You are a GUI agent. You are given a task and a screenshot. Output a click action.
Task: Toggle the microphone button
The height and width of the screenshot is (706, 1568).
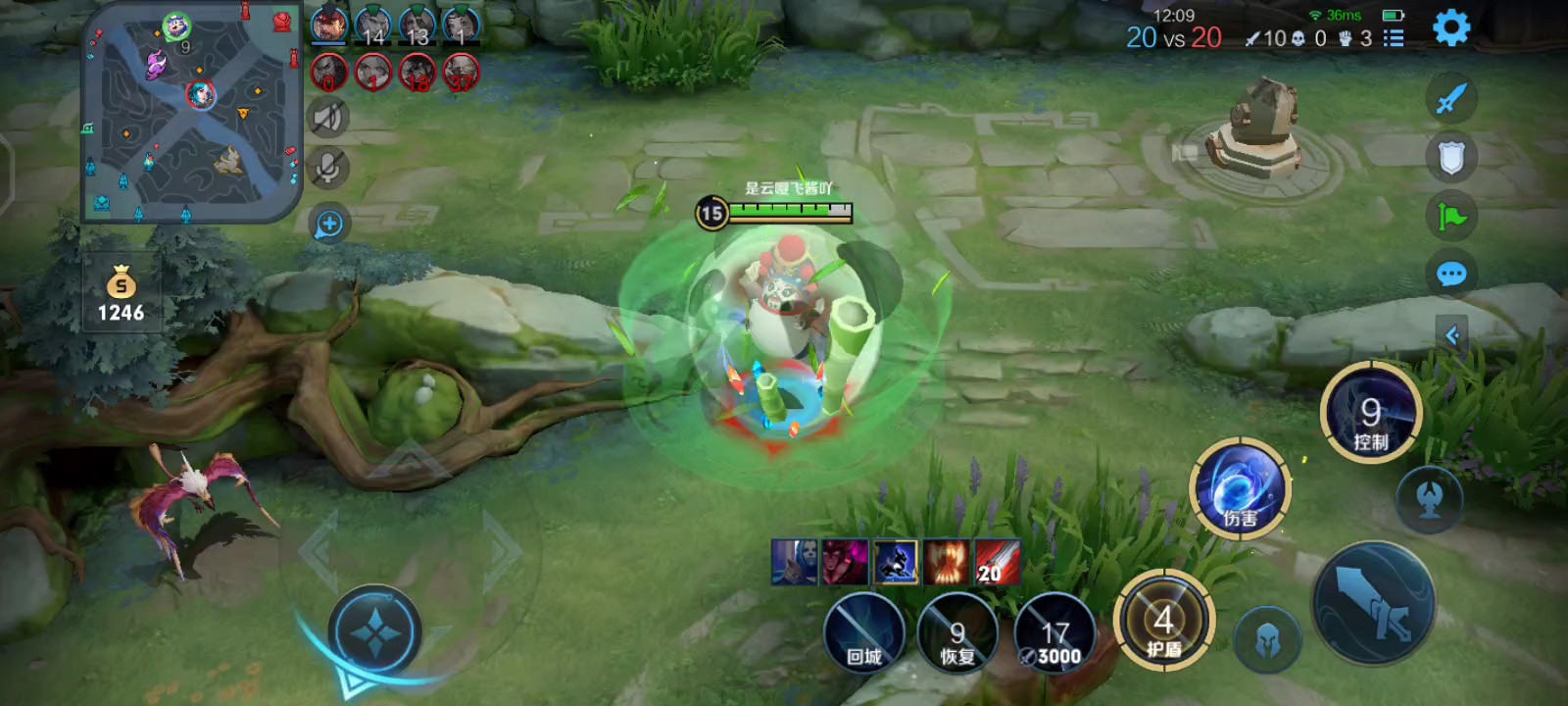(x=329, y=169)
